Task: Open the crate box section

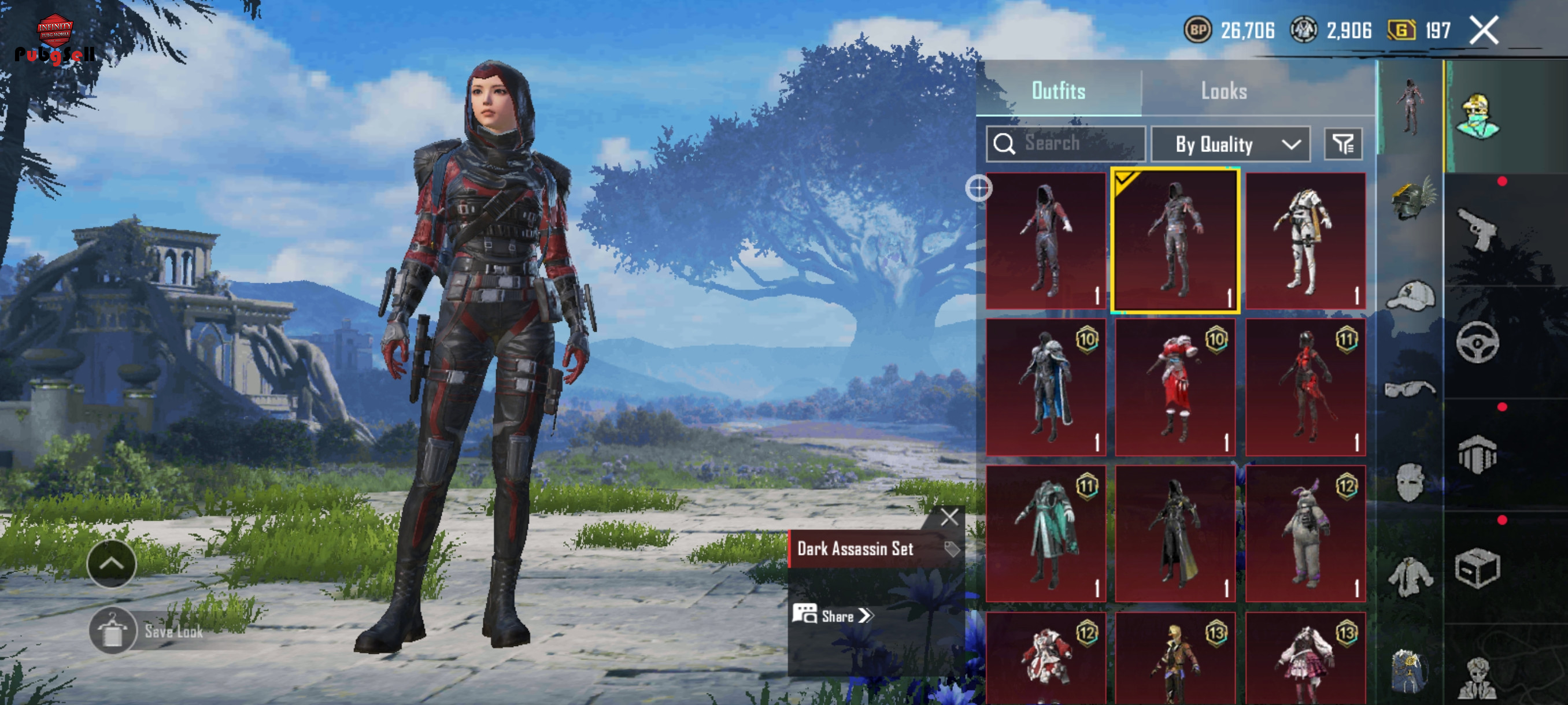Action: pos(1477,568)
